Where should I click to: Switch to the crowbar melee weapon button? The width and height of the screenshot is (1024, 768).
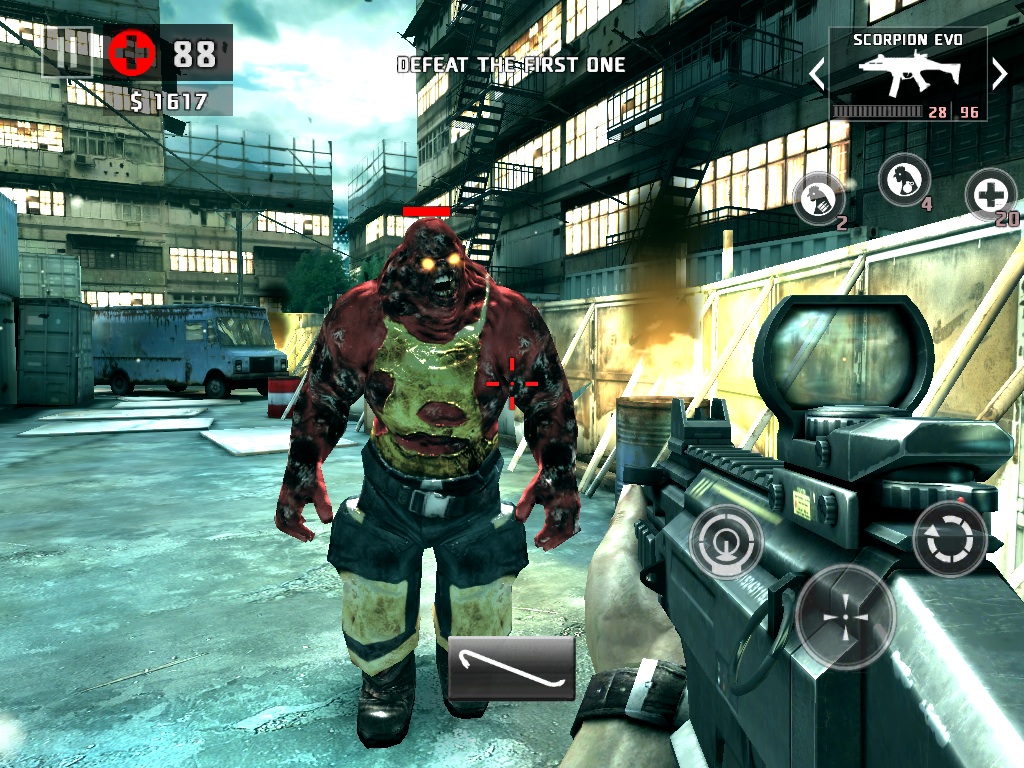coord(511,667)
